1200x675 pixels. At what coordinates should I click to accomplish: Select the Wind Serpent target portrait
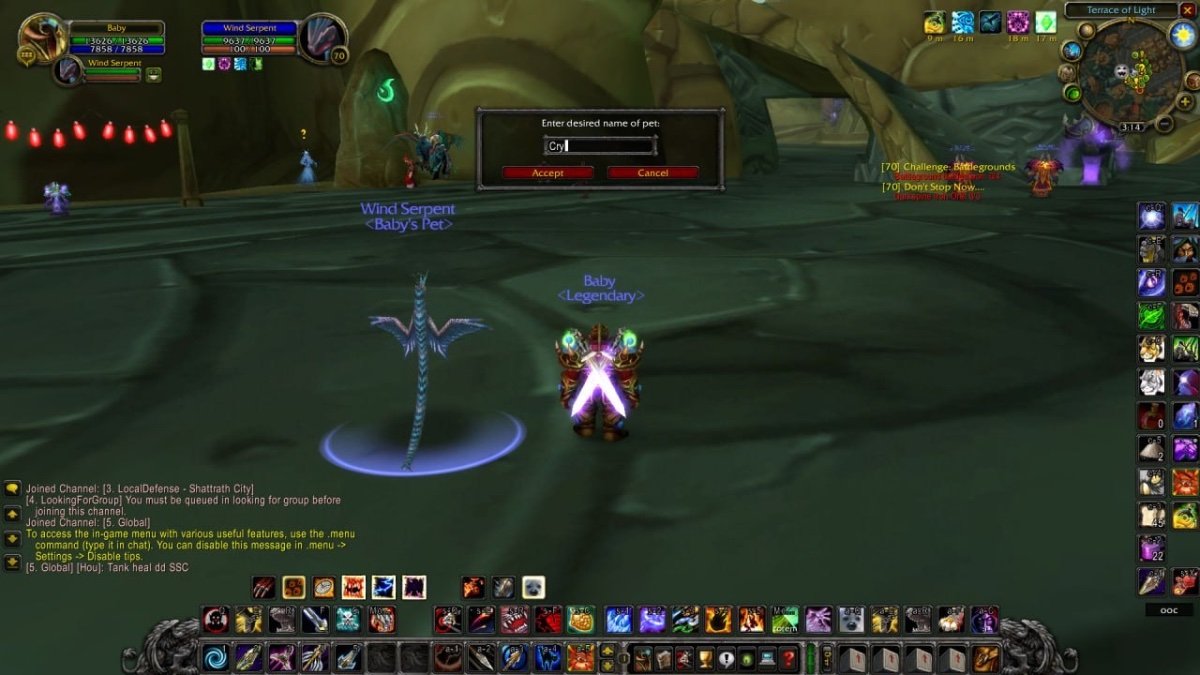(321, 38)
